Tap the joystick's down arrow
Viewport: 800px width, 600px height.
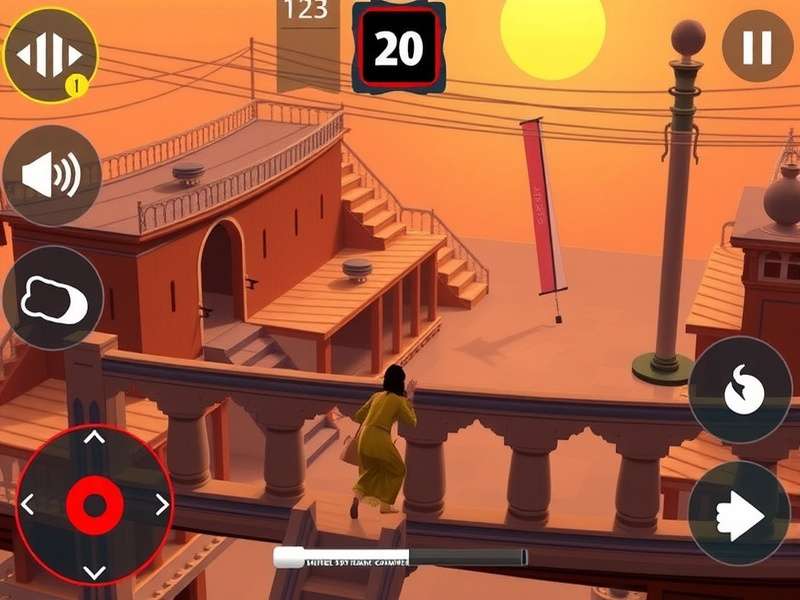click(x=94, y=572)
